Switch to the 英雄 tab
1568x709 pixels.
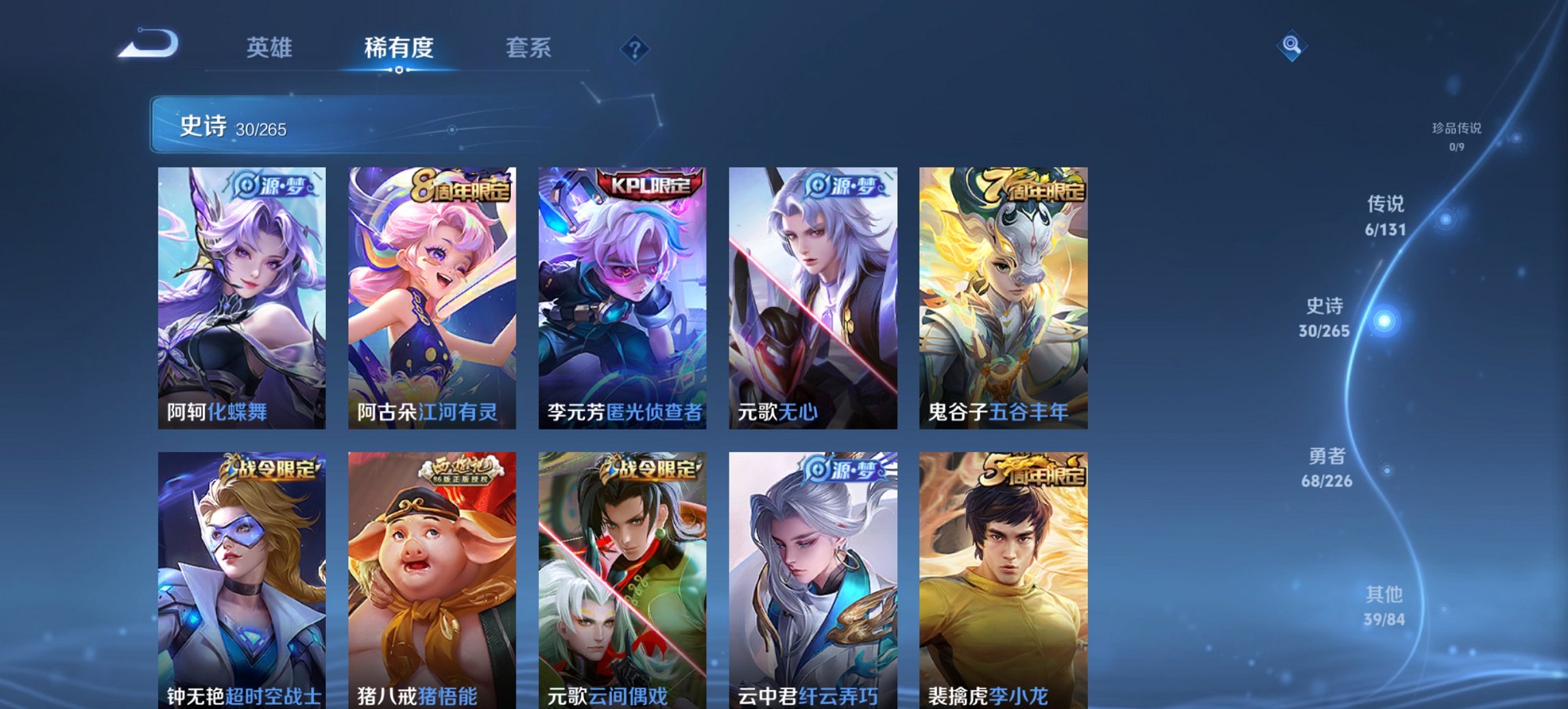click(x=272, y=48)
